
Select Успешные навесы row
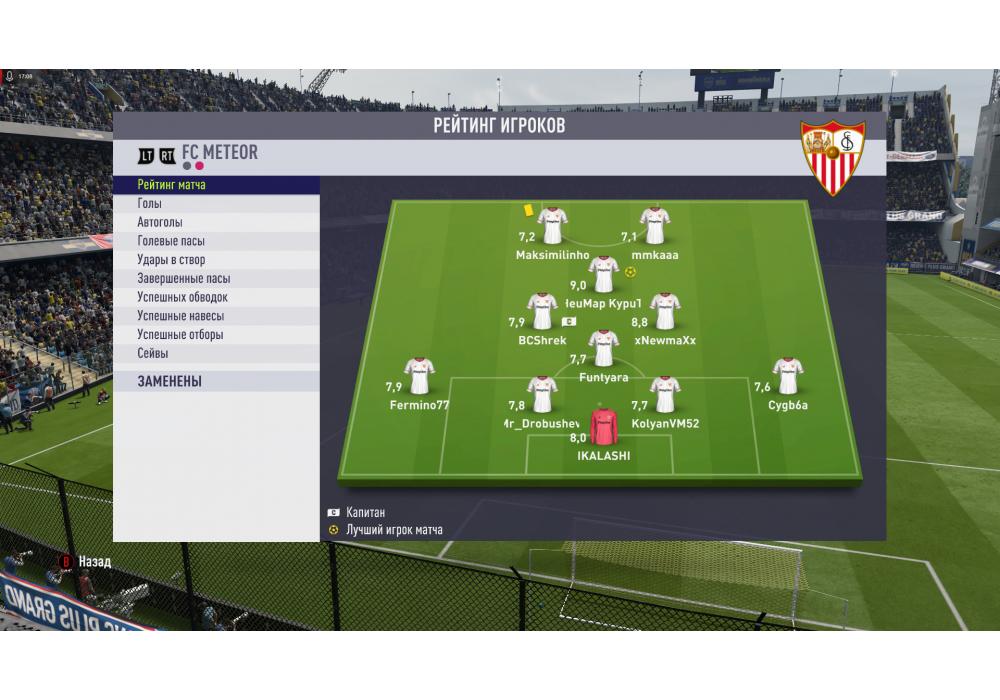pyautogui.click(x=216, y=316)
